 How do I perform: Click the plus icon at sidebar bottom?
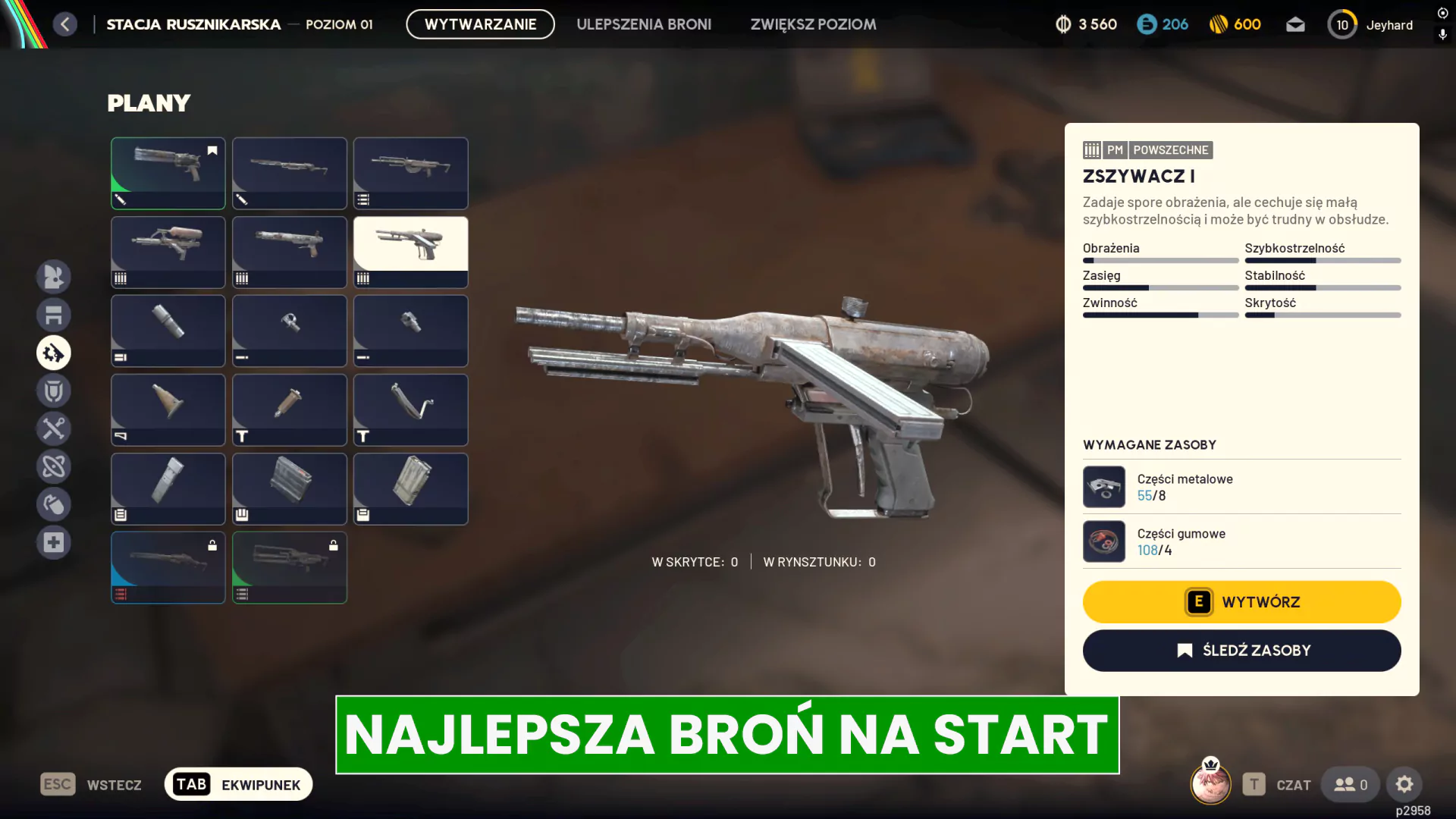point(54,542)
